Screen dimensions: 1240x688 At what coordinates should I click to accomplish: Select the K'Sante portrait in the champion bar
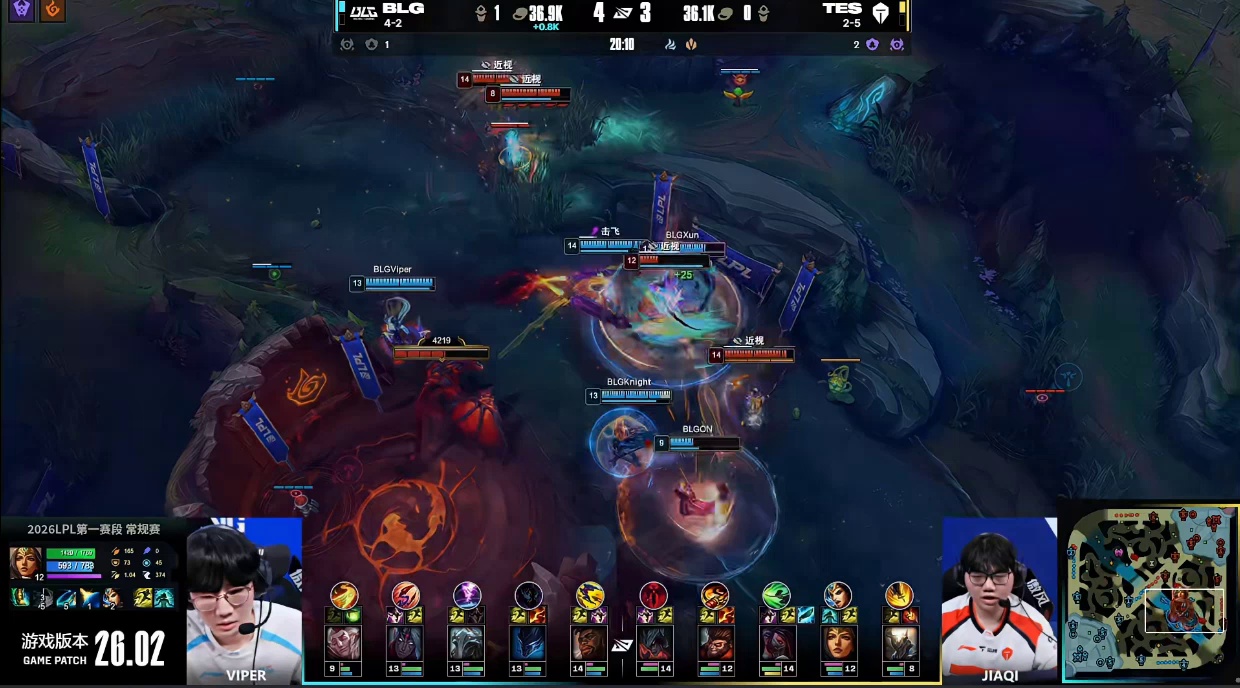coord(590,642)
